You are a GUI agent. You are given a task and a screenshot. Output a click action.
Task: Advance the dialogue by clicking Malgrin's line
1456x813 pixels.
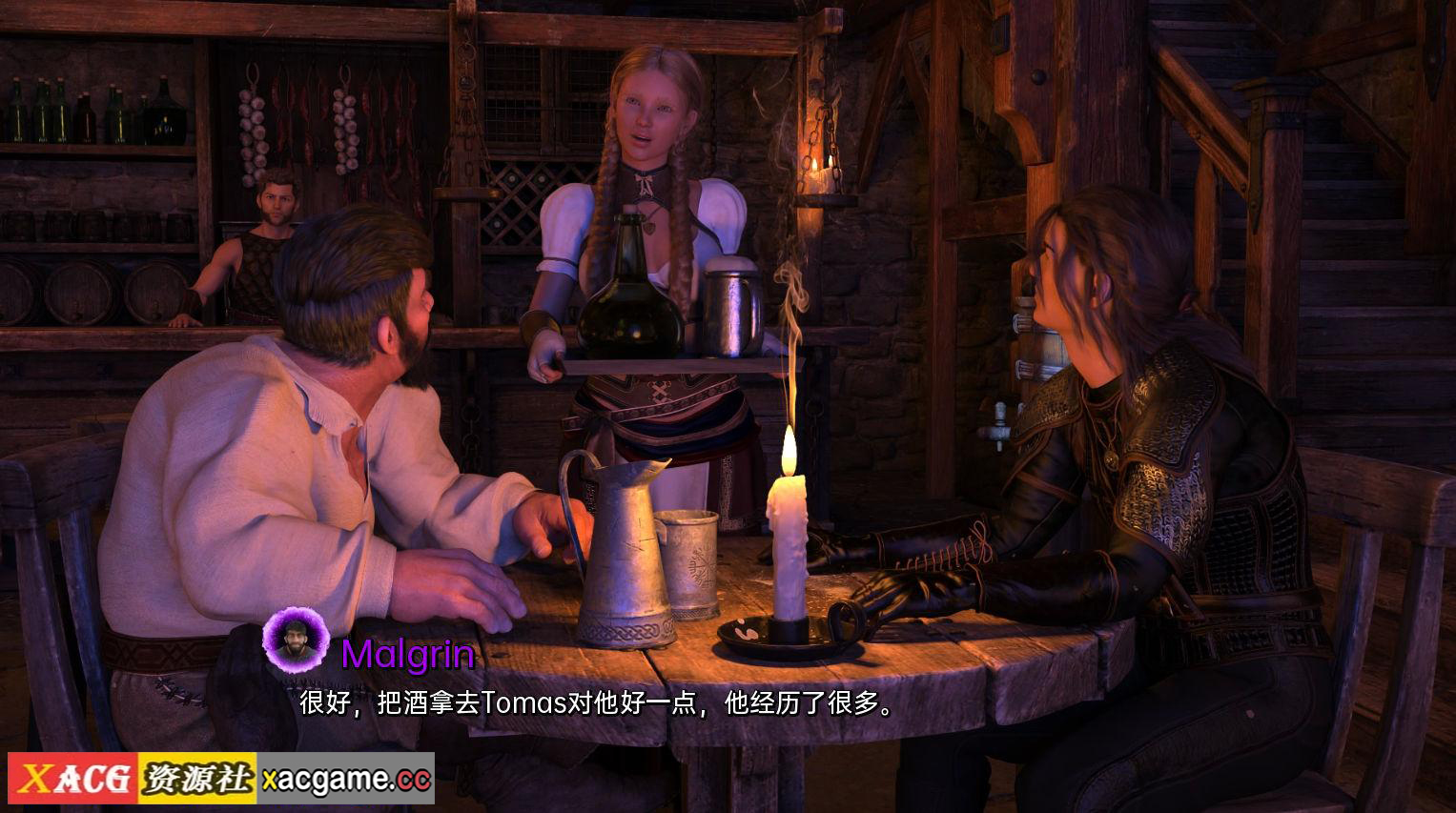click(597, 704)
